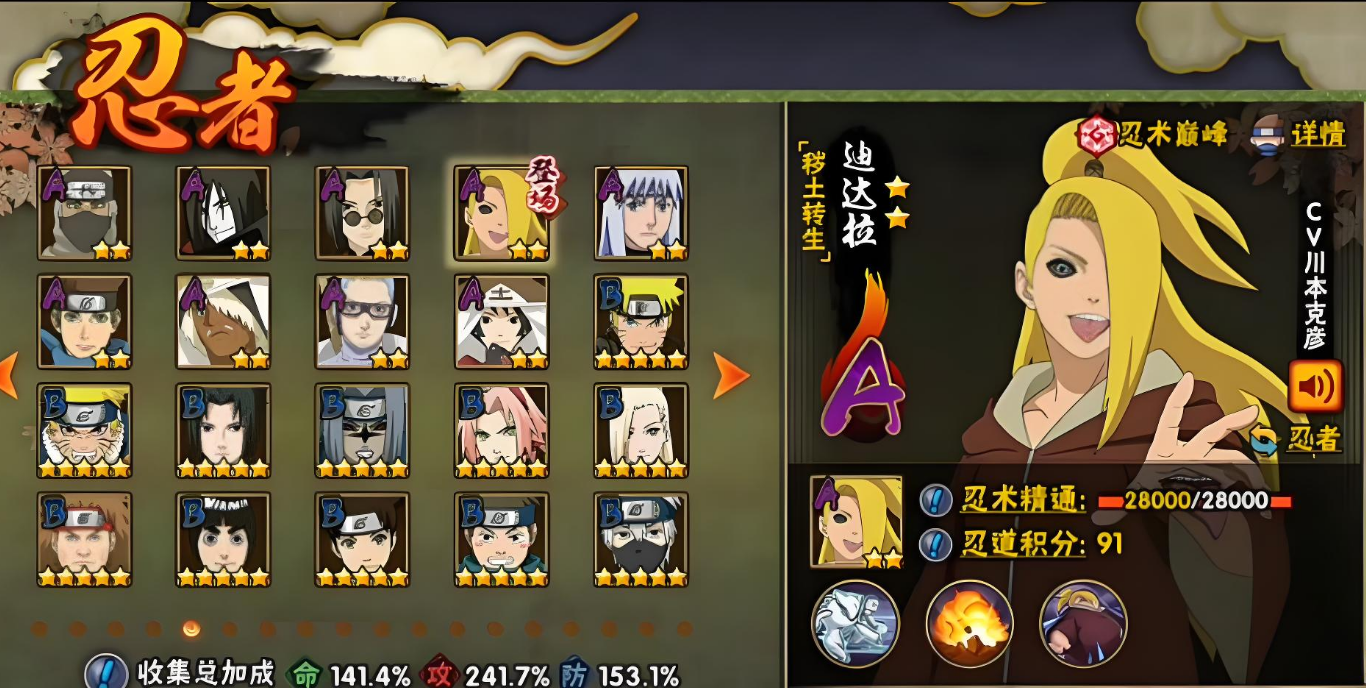Play the character voice speaker button
Viewport: 1366px width, 688px height.
[x=1314, y=386]
